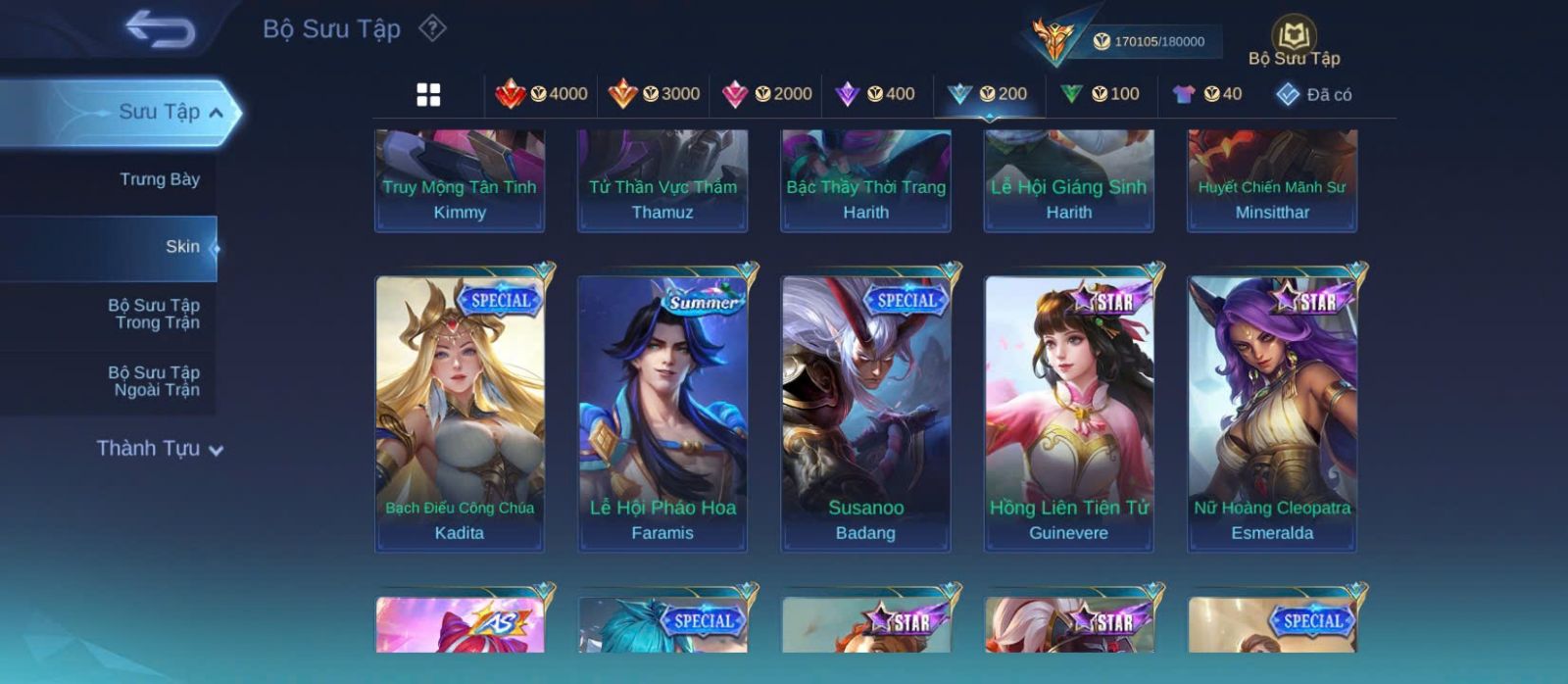Filter skins by 3000 point tier

pyautogui.click(x=654, y=94)
